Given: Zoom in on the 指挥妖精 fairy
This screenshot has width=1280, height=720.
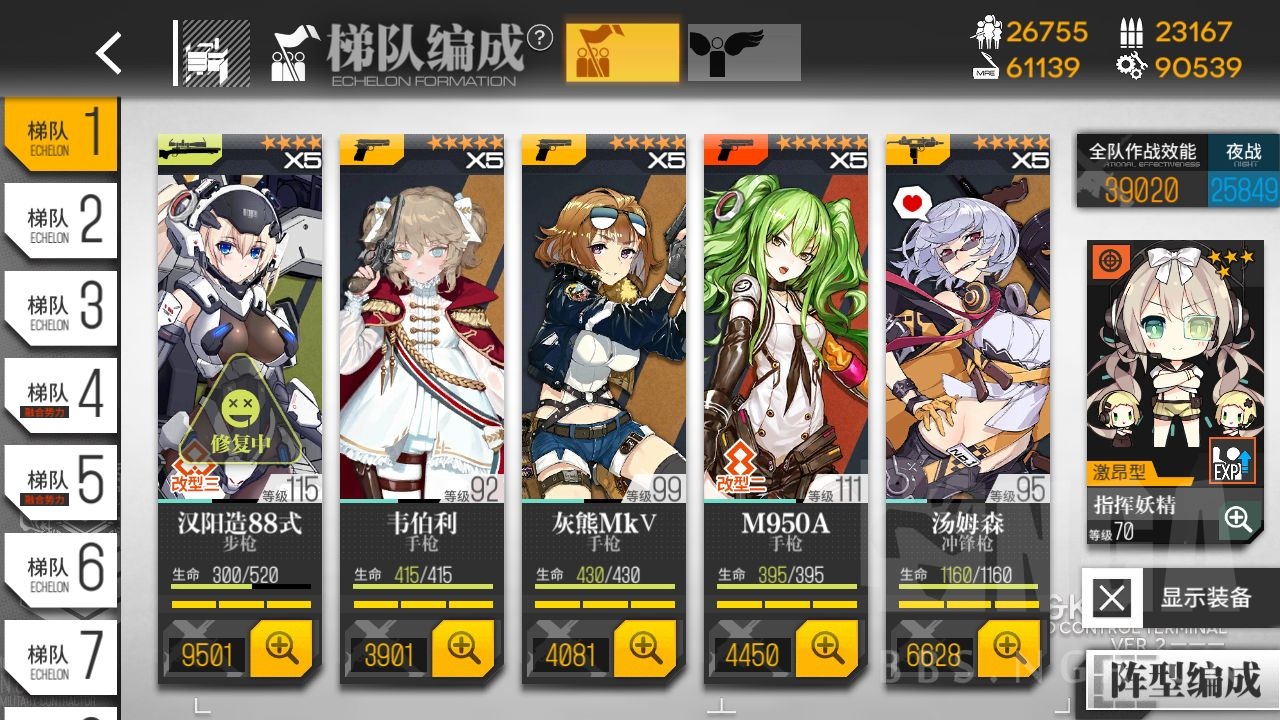Looking at the screenshot, I should 1238,519.
